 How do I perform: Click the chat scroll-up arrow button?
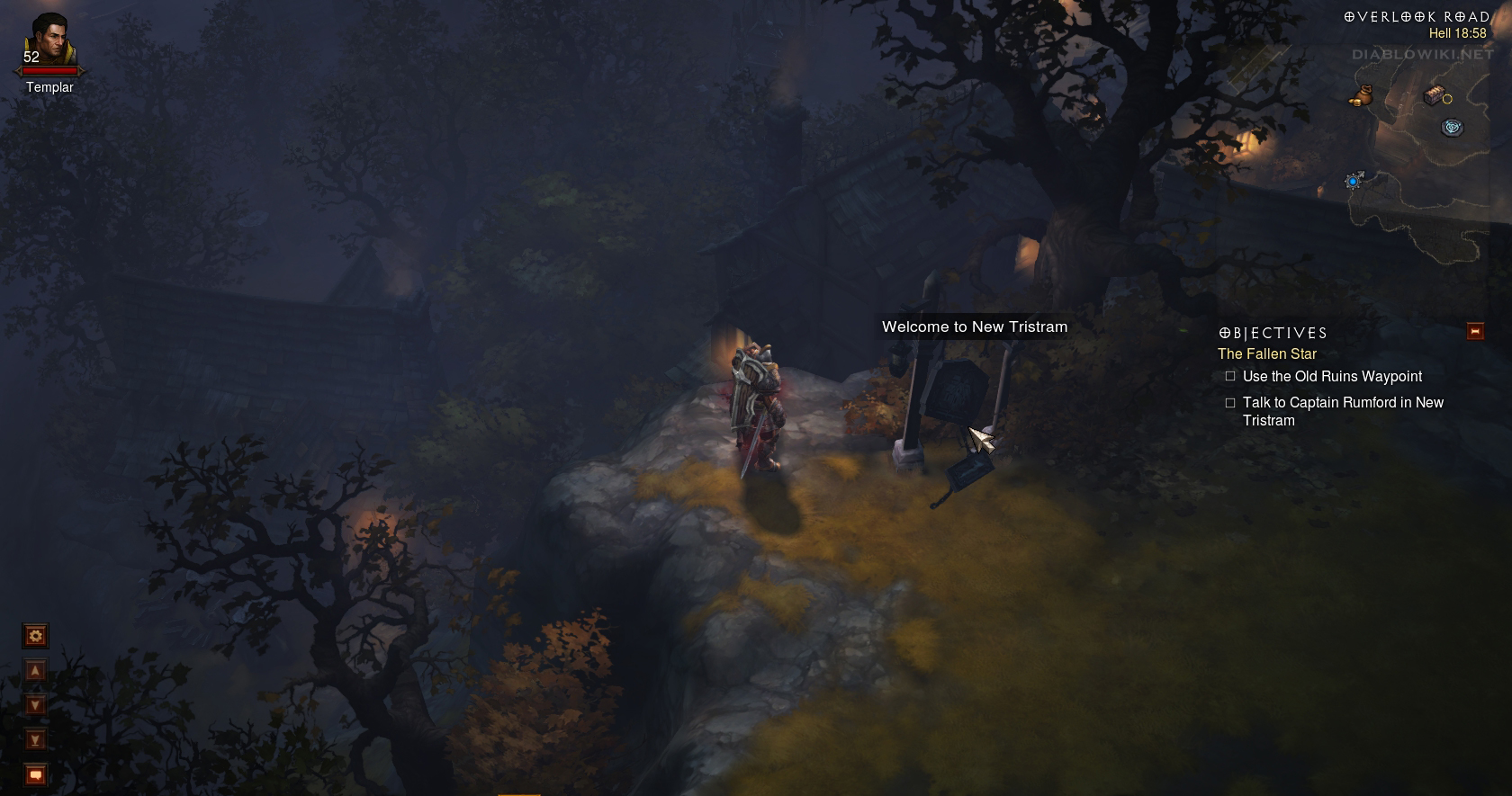pos(35,671)
